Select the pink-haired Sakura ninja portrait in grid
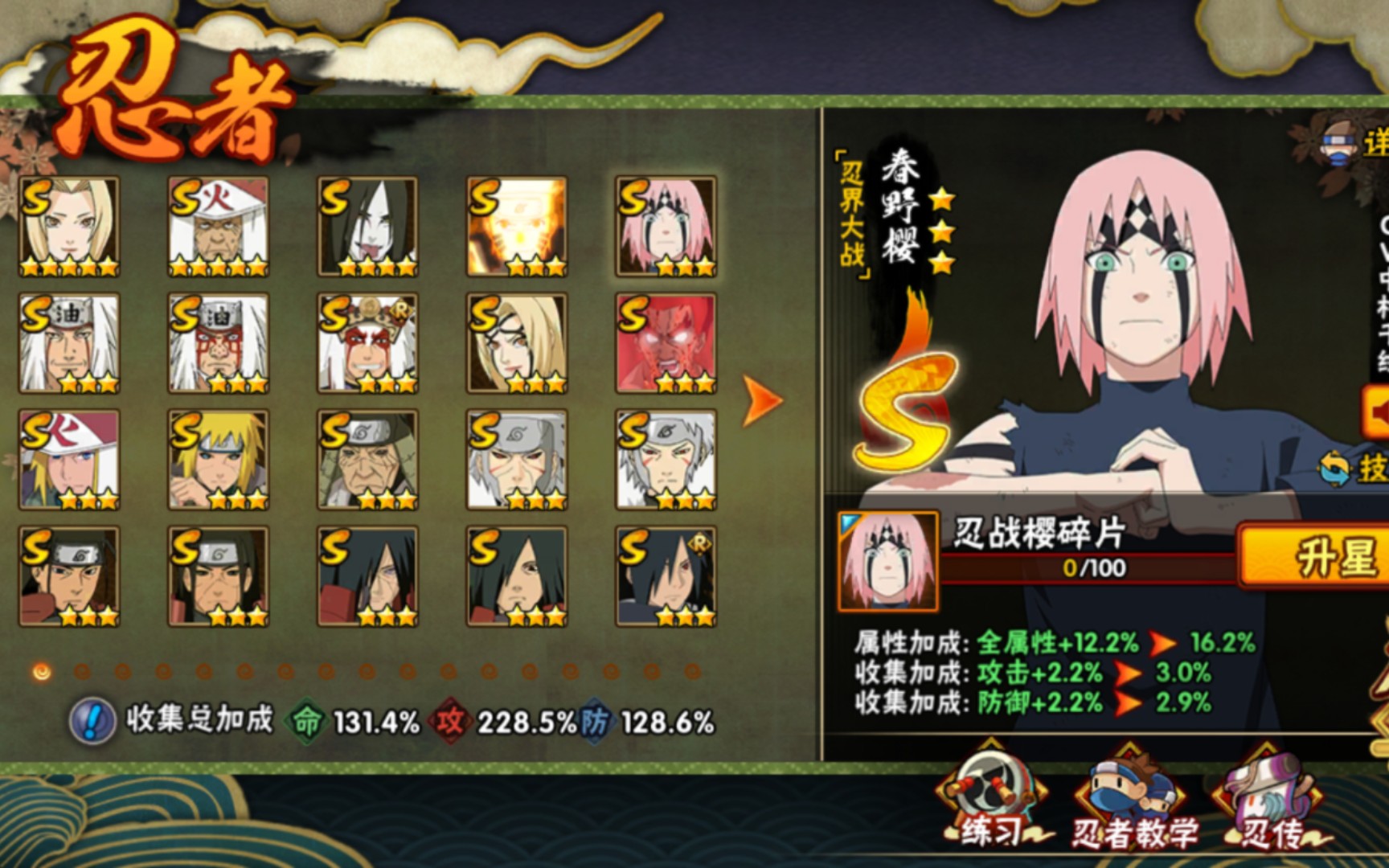This screenshot has height=868, width=1389. coord(666,227)
